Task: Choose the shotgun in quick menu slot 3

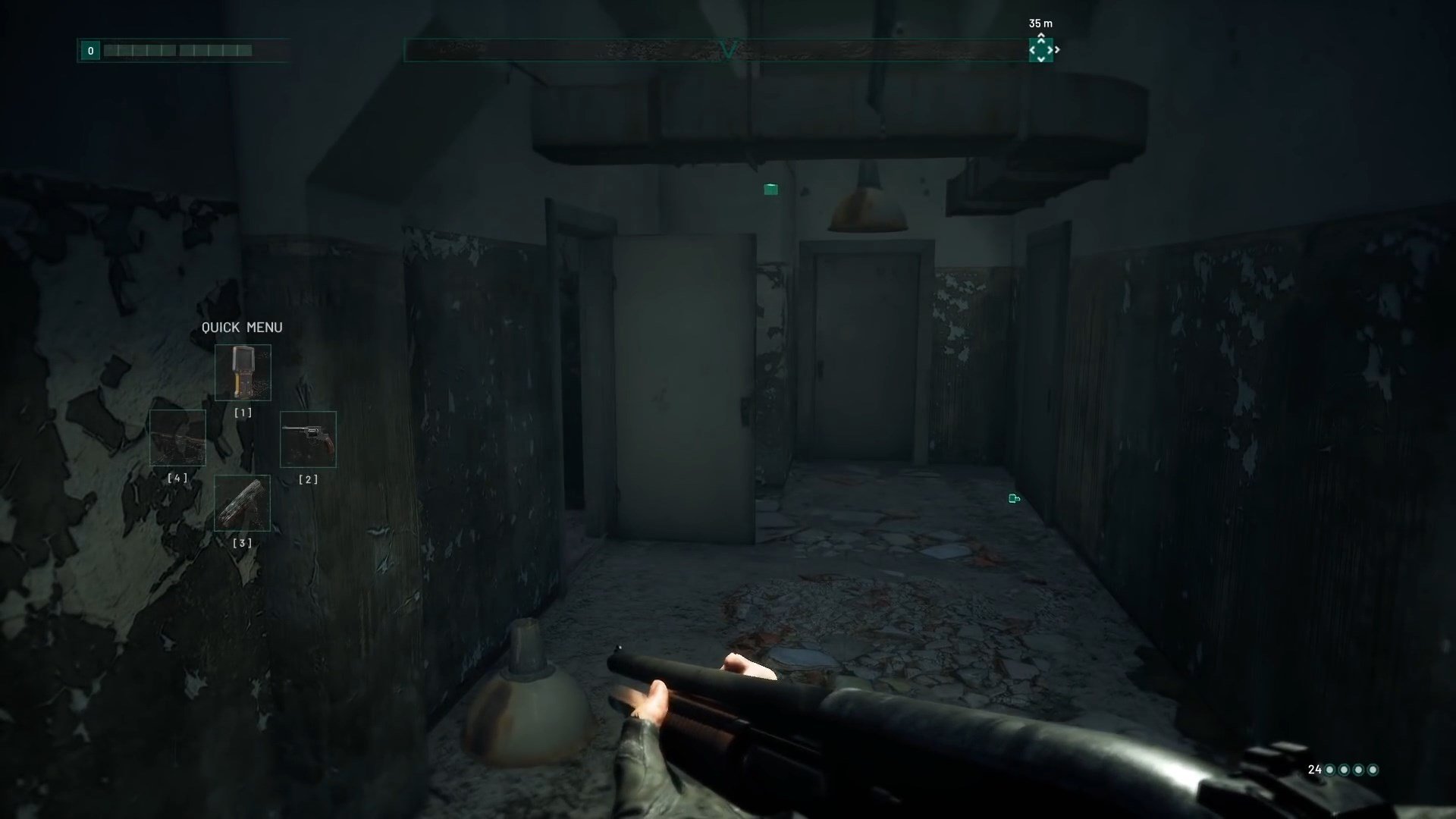Action: (243, 503)
